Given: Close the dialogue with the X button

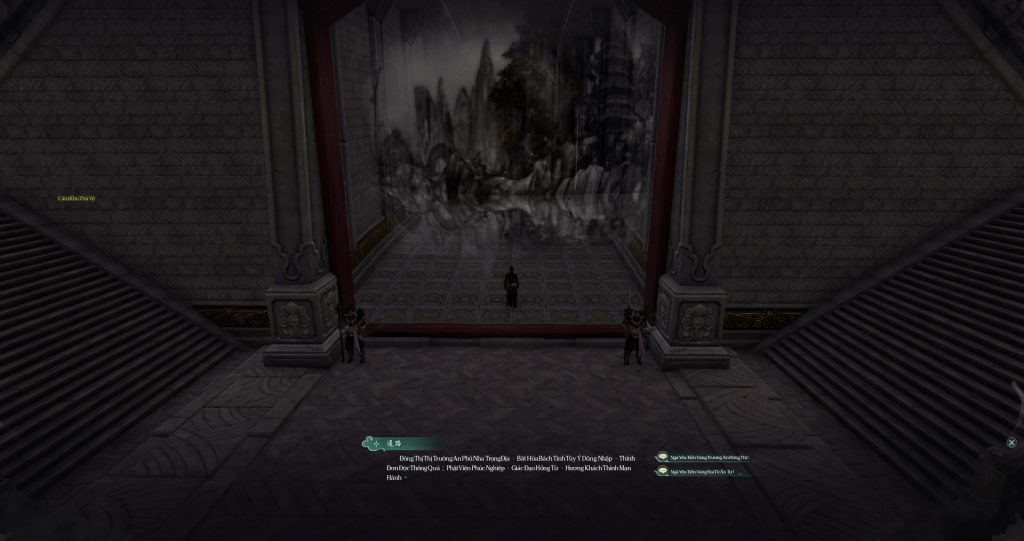Looking at the screenshot, I should coord(1011,442).
